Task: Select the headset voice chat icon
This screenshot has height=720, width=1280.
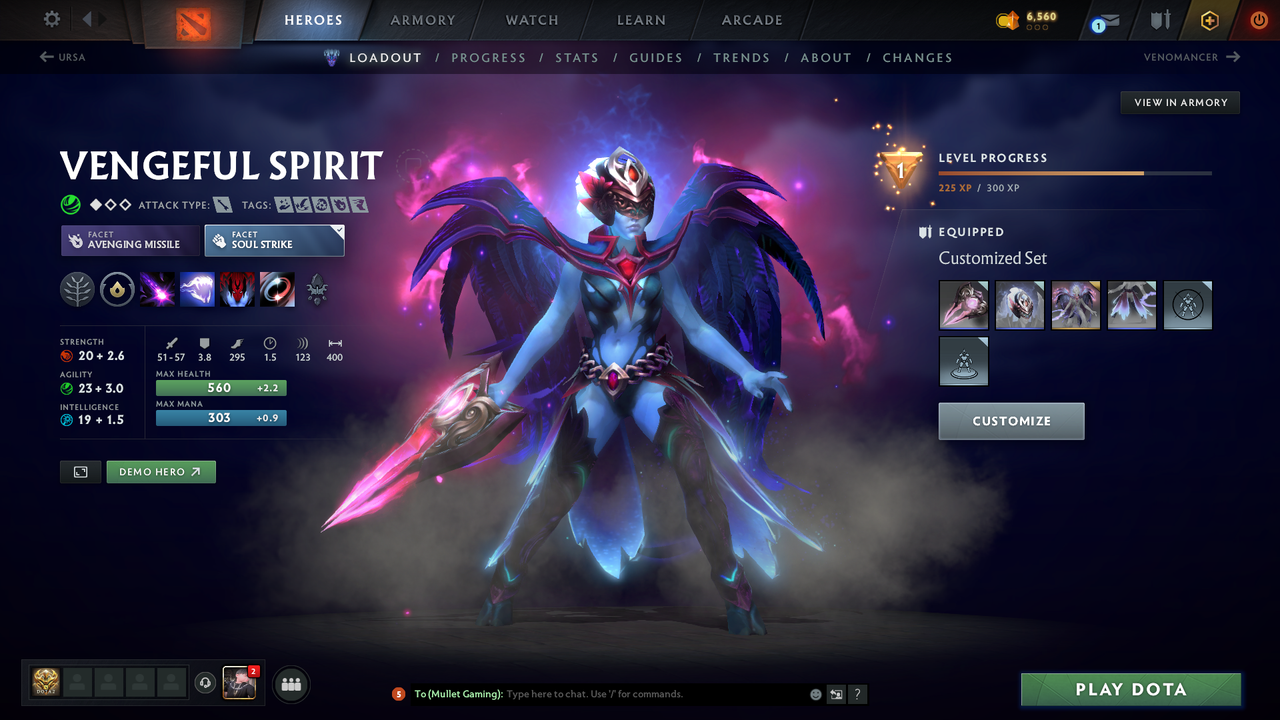Action: tap(207, 683)
